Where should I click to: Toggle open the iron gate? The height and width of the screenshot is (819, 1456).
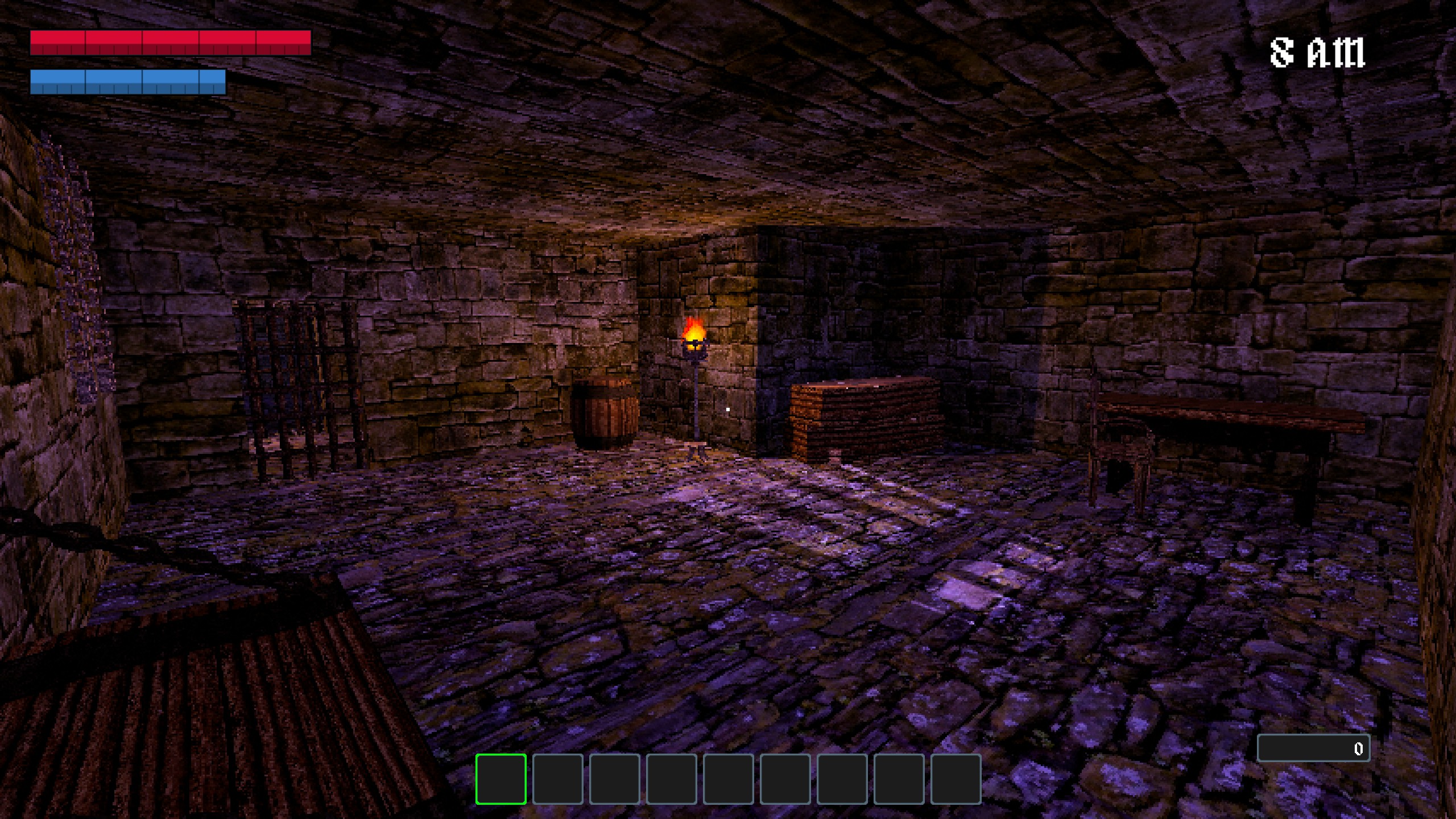(x=296, y=387)
